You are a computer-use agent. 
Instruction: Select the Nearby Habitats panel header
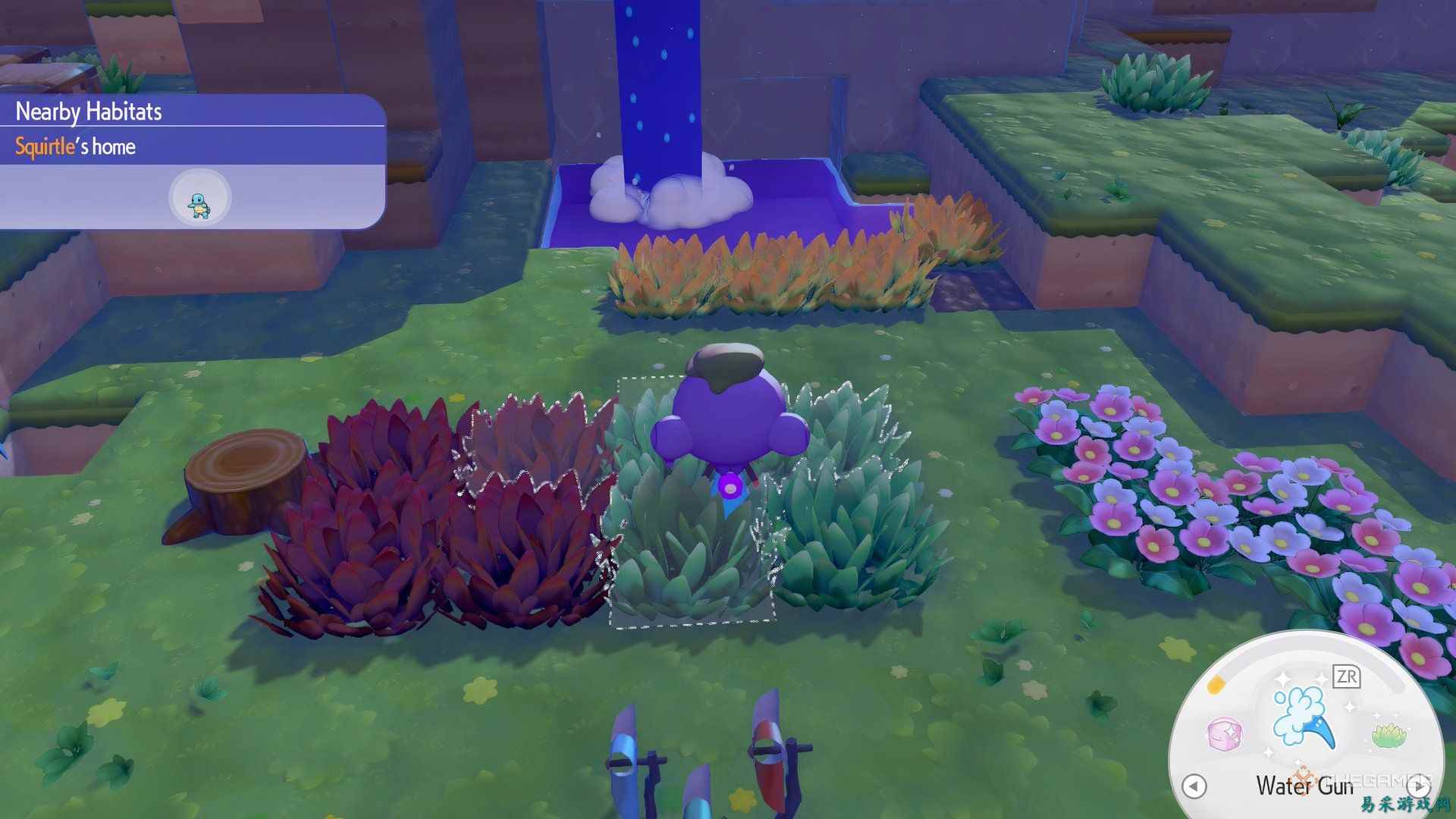87,111
